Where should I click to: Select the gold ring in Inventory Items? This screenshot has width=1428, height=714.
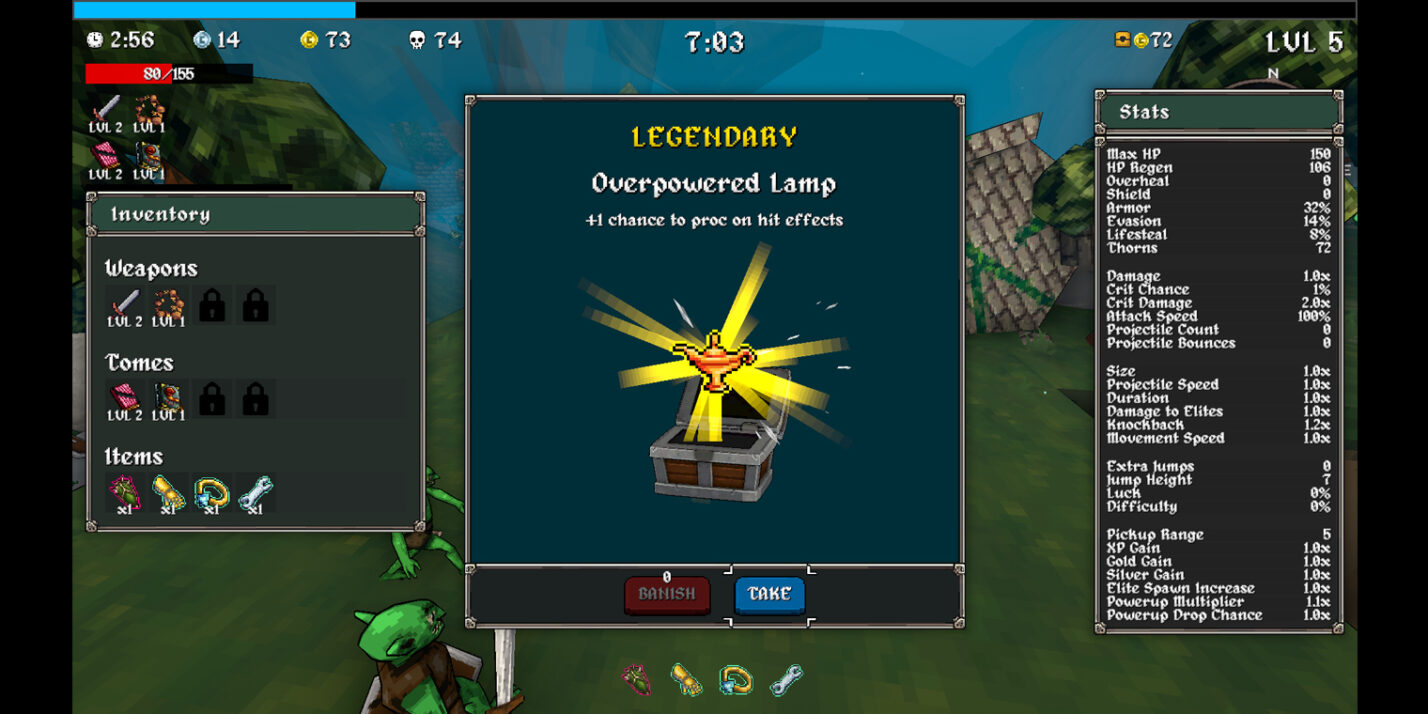pyautogui.click(x=212, y=492)
